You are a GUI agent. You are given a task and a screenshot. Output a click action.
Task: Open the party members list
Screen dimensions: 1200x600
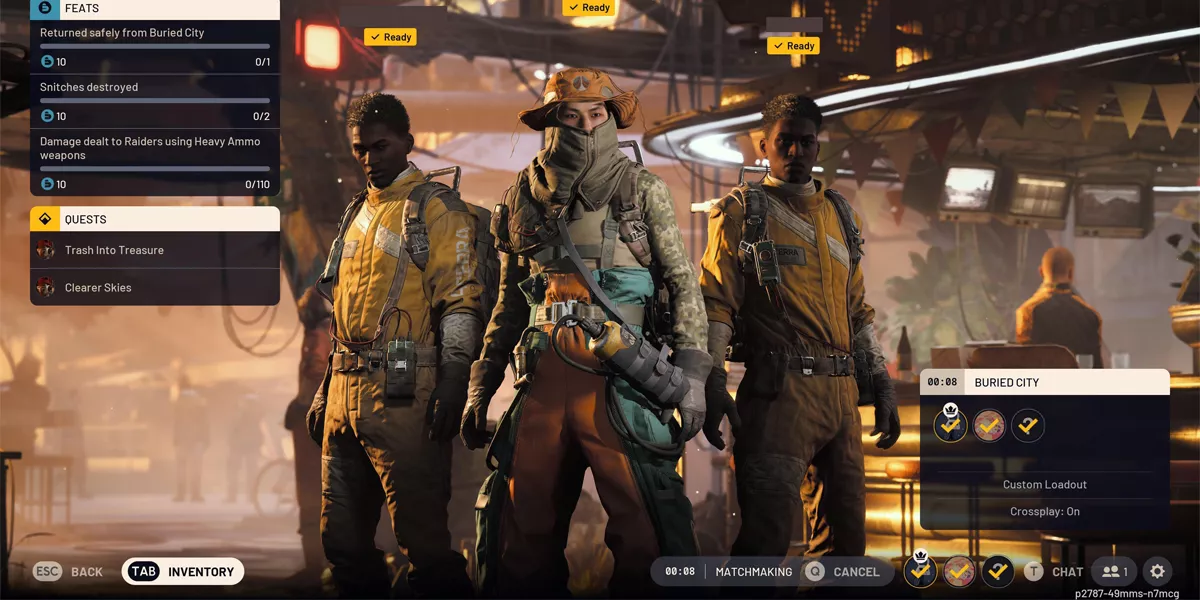1114,572
